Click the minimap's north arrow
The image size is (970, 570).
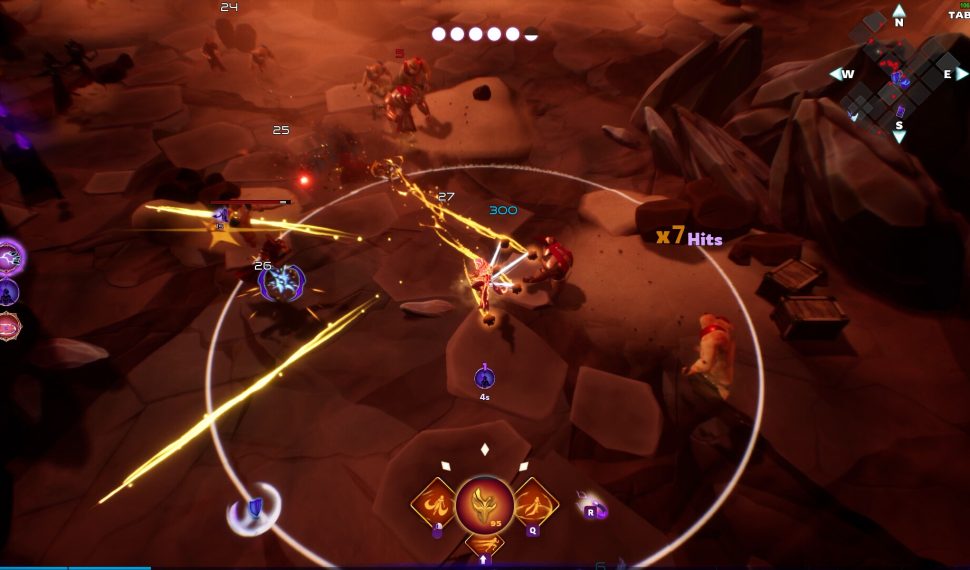898,12
